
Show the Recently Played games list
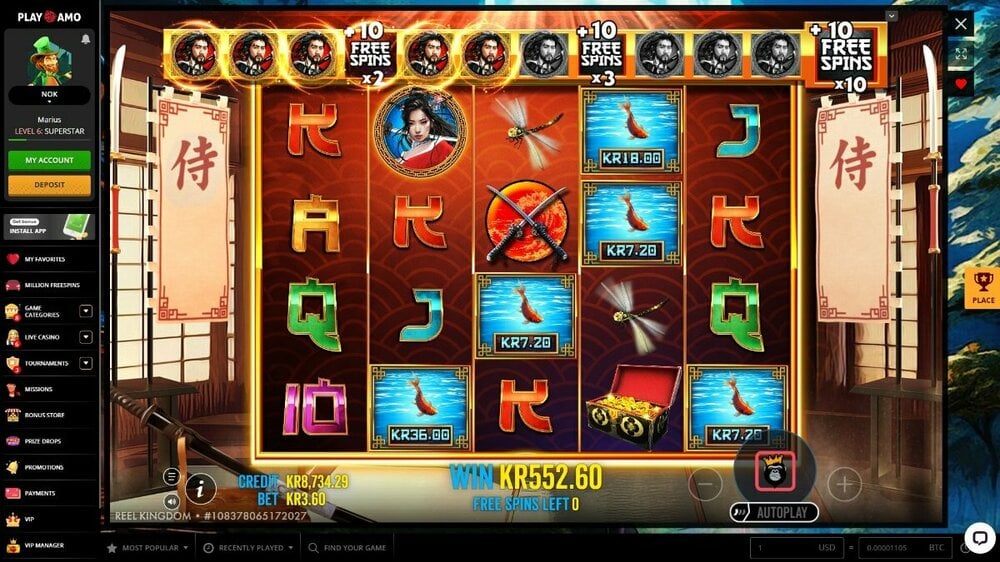coord(249,548)
